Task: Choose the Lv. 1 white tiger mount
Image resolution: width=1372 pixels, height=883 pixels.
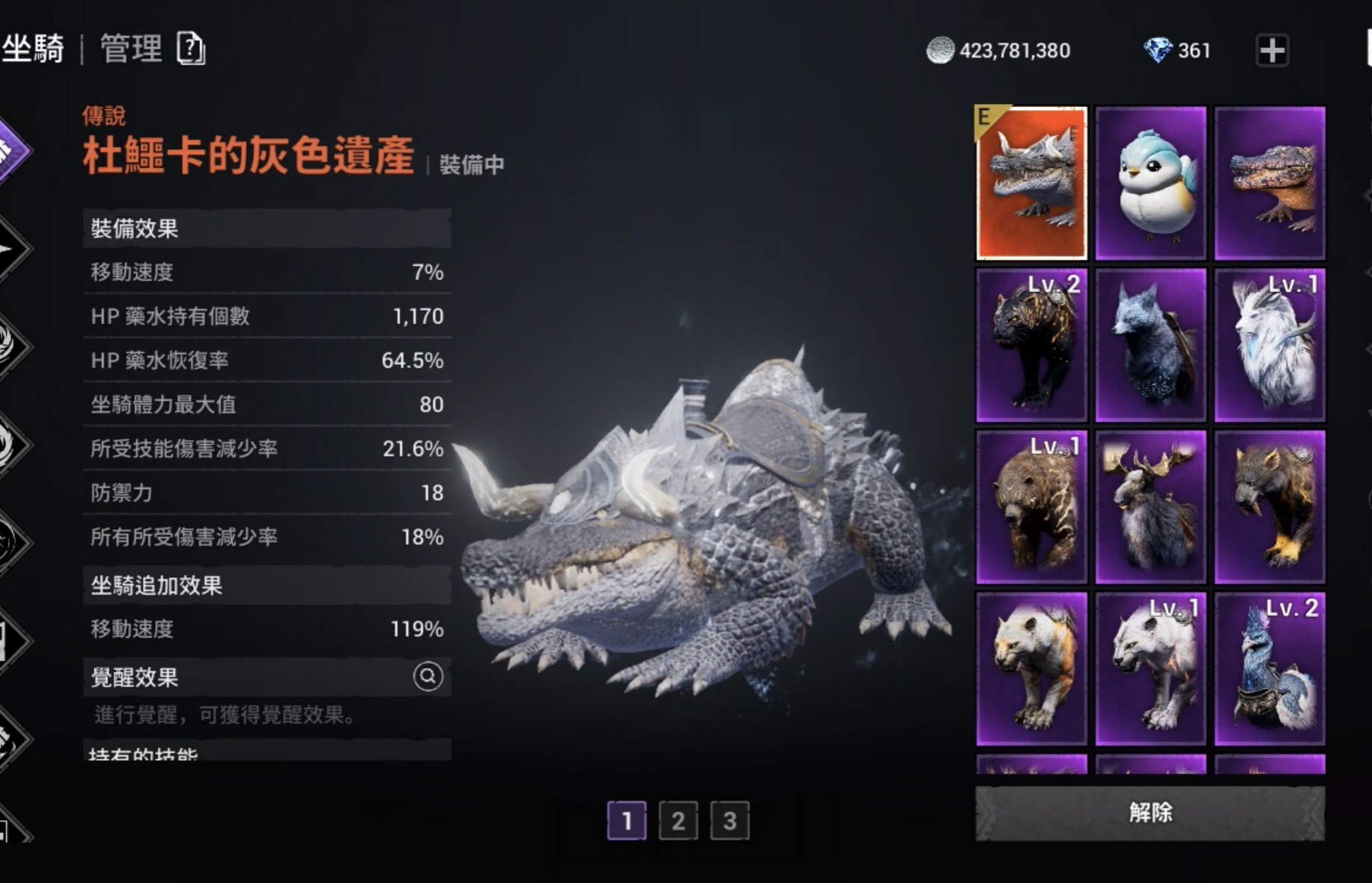Action: pos(1150,669)
